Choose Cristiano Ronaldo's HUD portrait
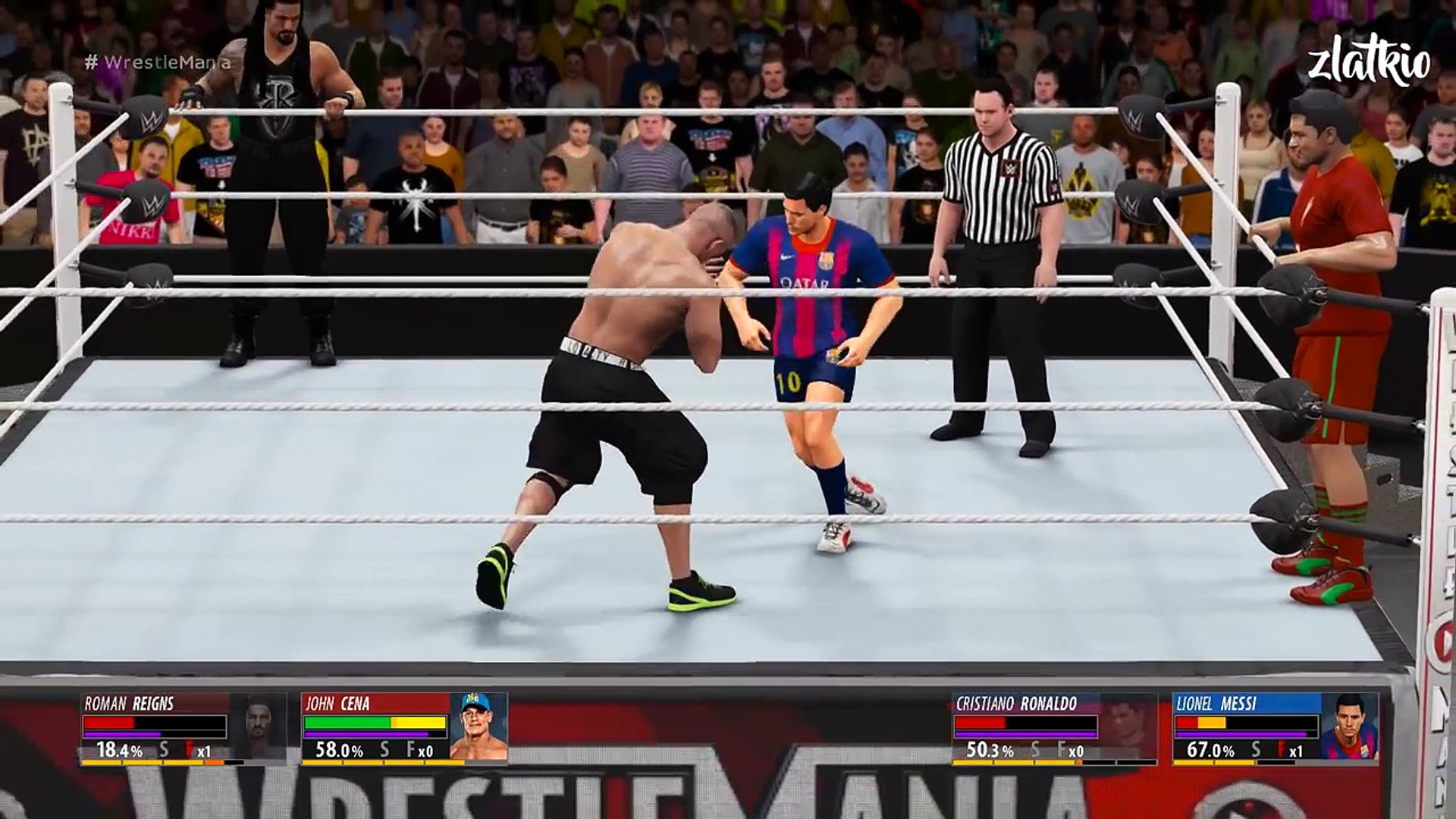The width and height of the screenshot is (1456, 819). pos(1128,726)
